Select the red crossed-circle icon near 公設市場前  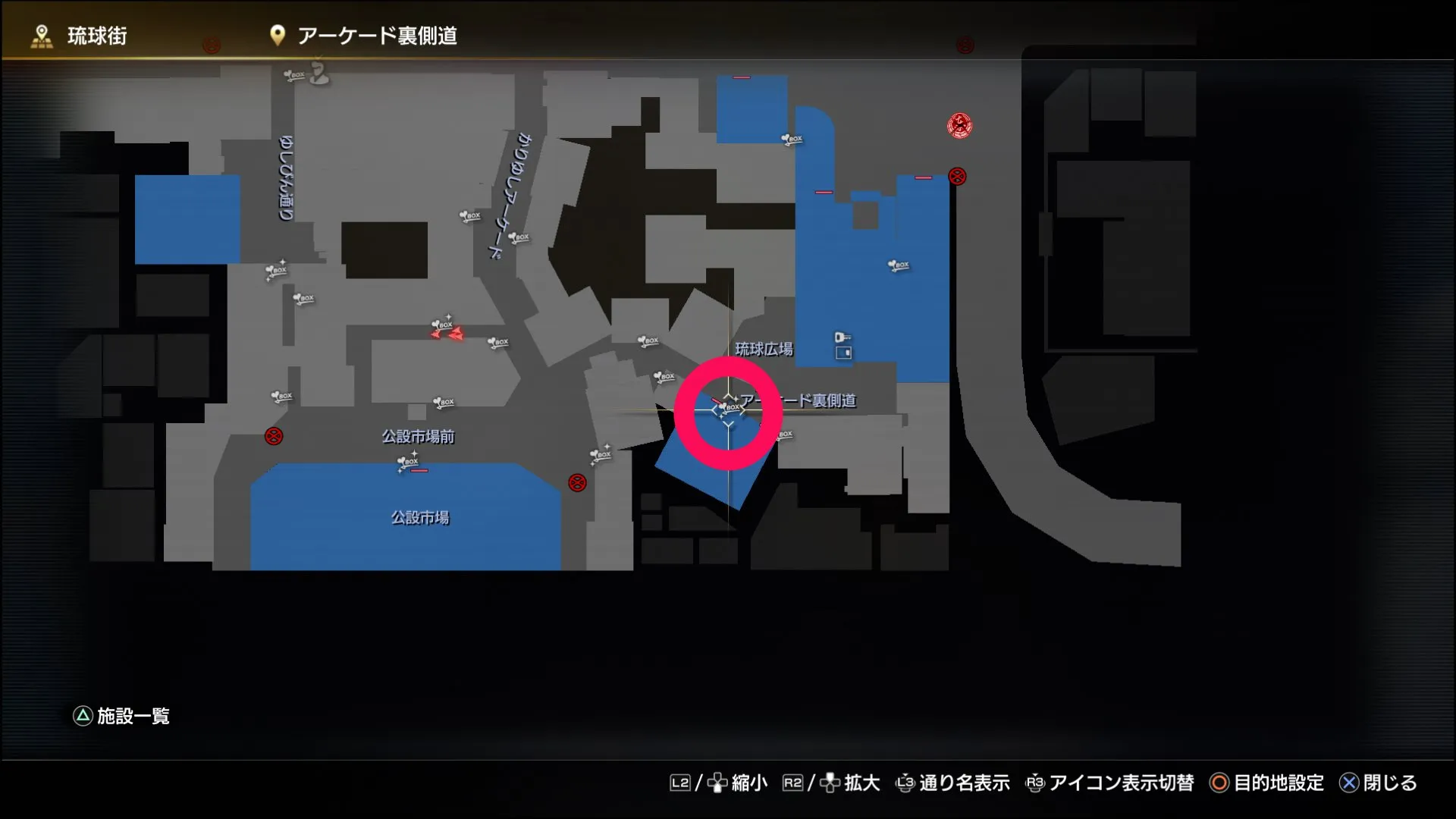(x=273, y=437)
